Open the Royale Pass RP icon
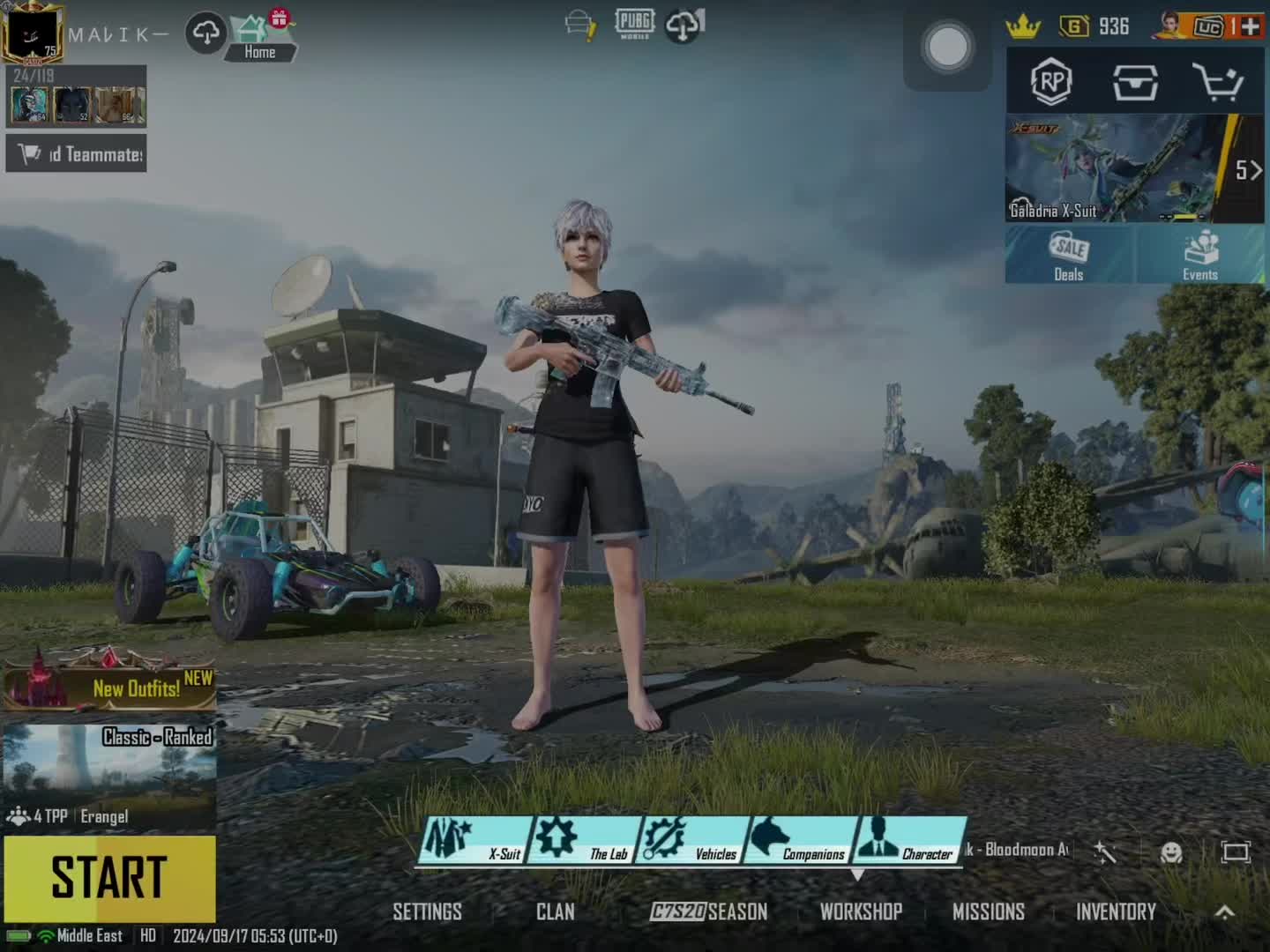 tap(1050, 83)
